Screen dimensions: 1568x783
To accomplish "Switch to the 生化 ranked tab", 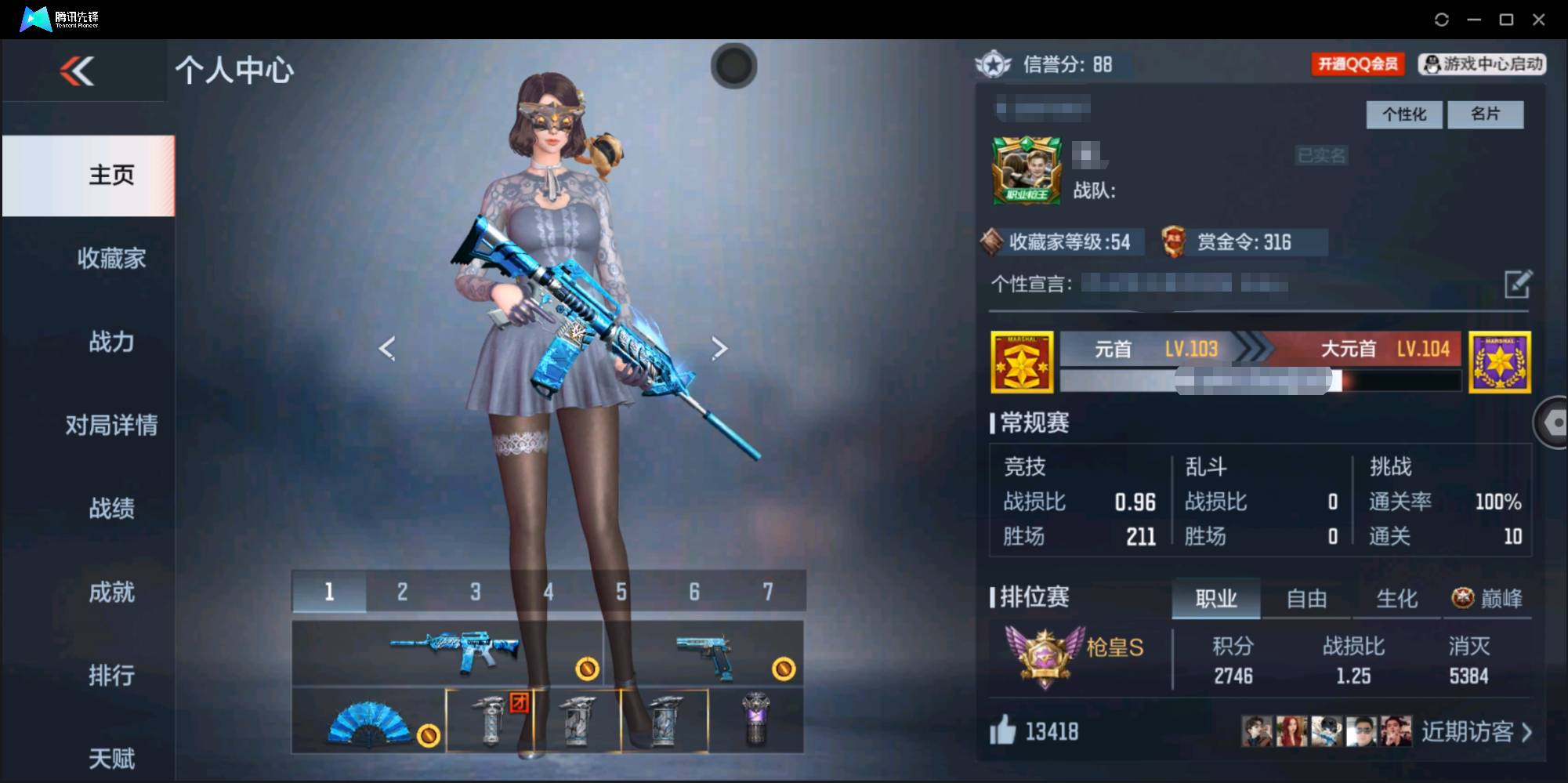I will click(x=1397, y=598).
